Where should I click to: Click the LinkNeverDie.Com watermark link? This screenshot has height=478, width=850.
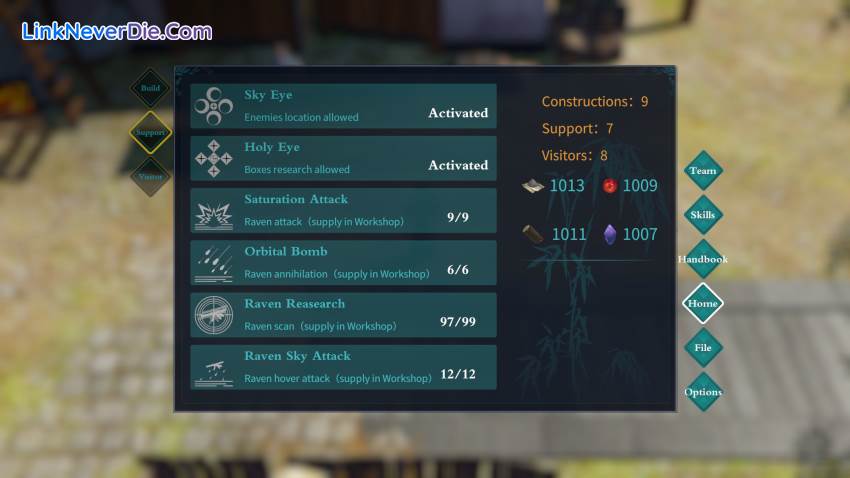[x=117, y=31]
